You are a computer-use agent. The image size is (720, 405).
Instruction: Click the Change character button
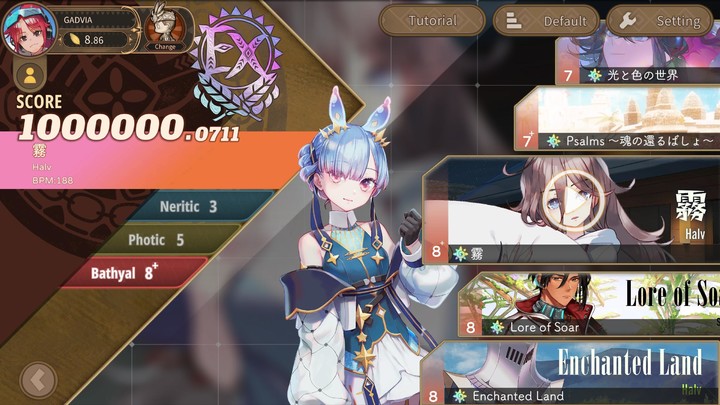pos(166,28)
